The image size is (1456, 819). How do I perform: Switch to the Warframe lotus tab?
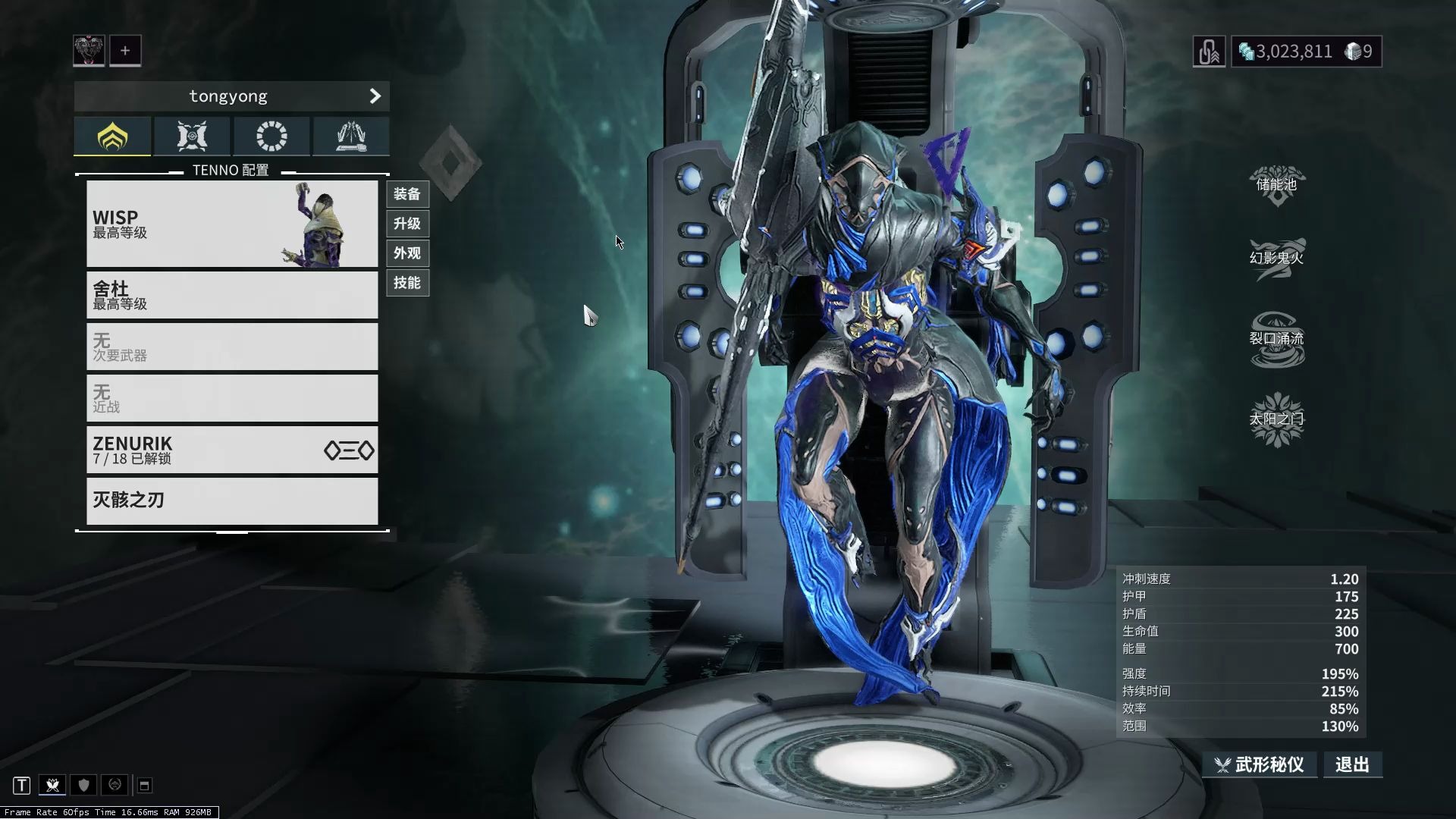[113, 136]
